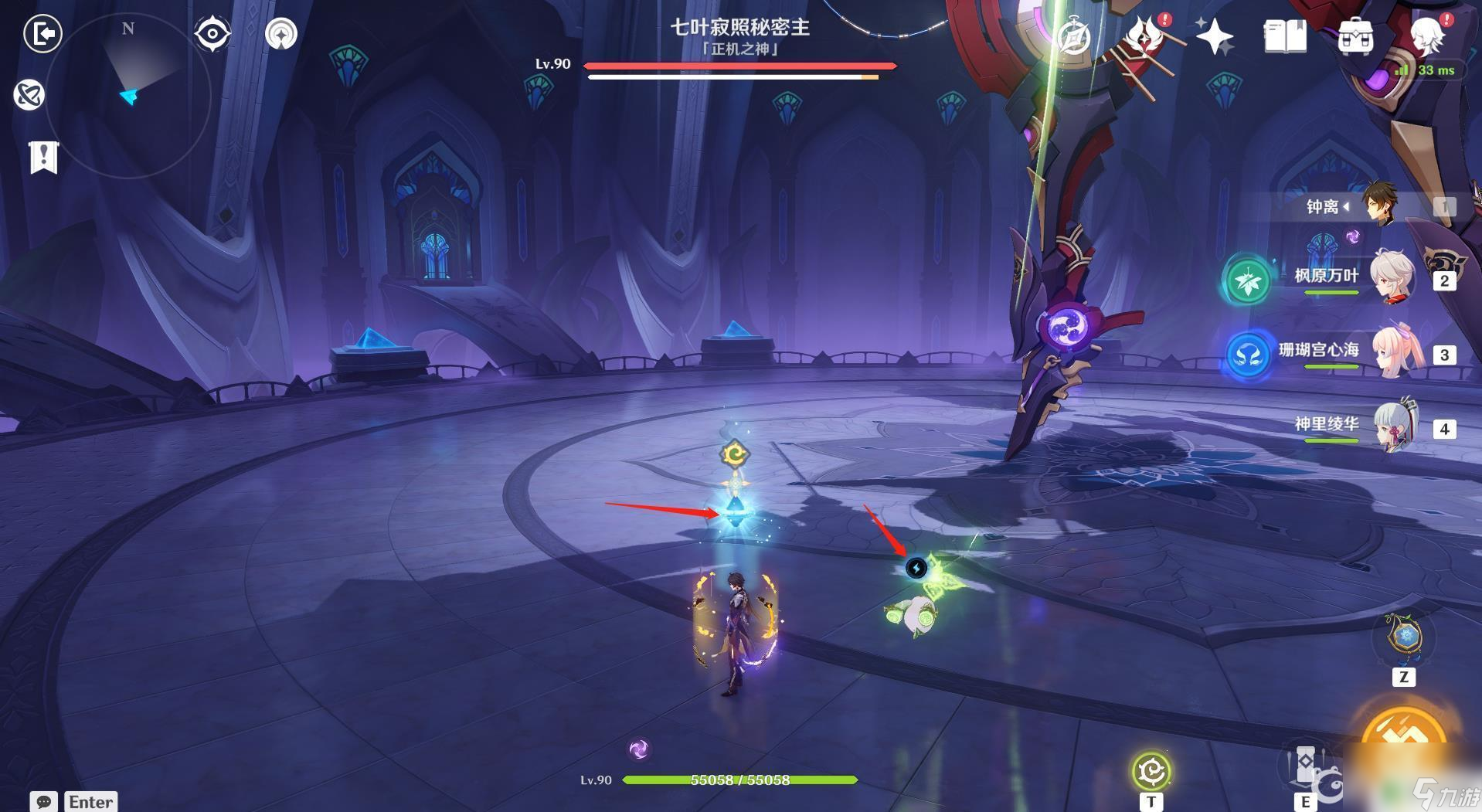This screenshot has width=1482, height=812.
Task: Switch to Kamisato Ayaka (神里绫华)
Action: [1391, 425]
